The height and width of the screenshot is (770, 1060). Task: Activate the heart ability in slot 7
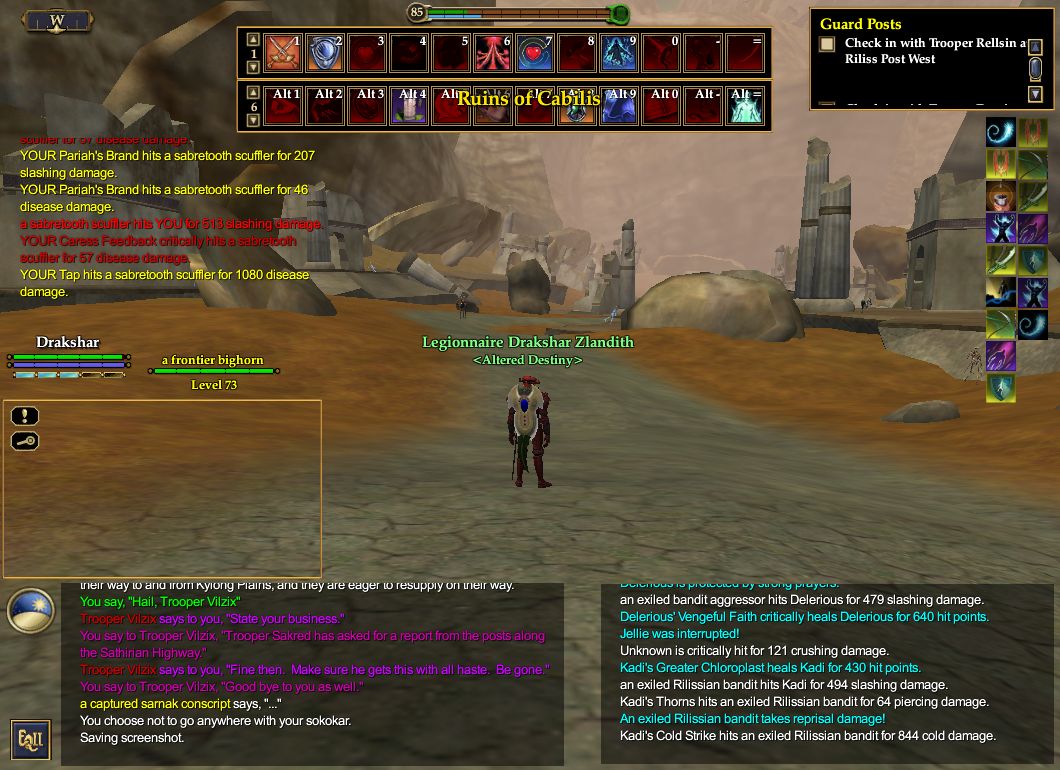536,52
